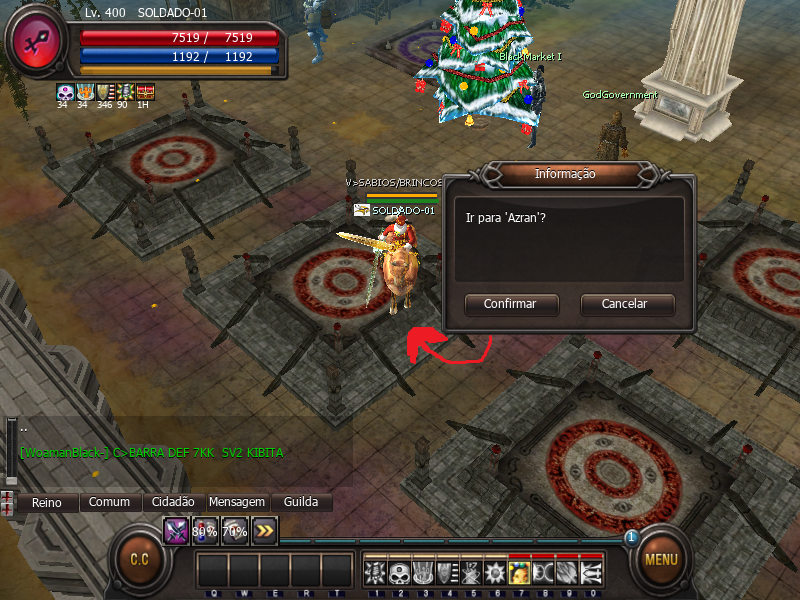The width and height of the screenshot is (800, 600).
Task: Click the purple crossed-swords icon above the hotbar
Action: (176, 531)
